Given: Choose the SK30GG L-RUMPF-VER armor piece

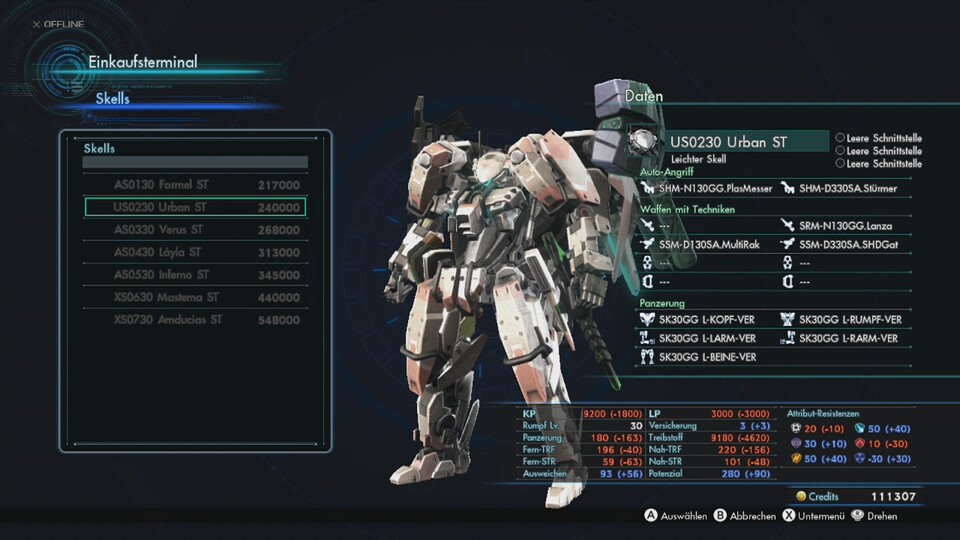Looking at the screenshot, I should 850,320.
